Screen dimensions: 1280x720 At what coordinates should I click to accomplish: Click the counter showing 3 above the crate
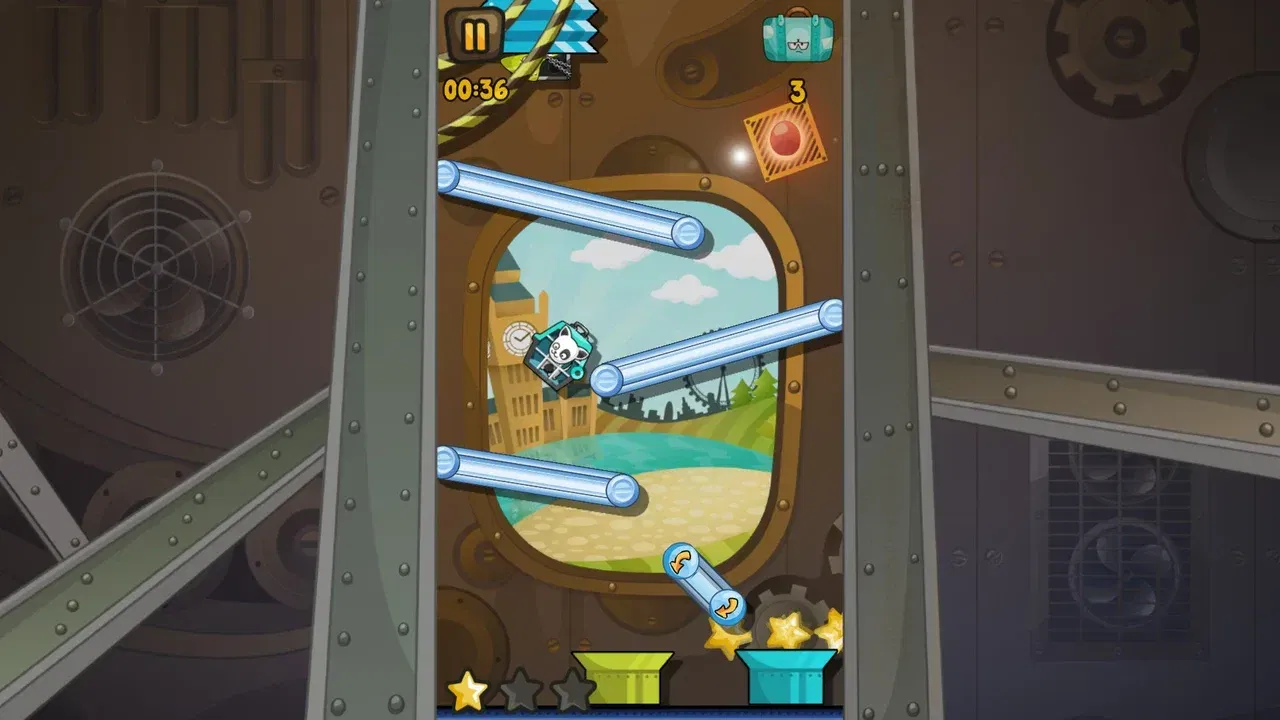pyautogui.click(x=795, y=93)
